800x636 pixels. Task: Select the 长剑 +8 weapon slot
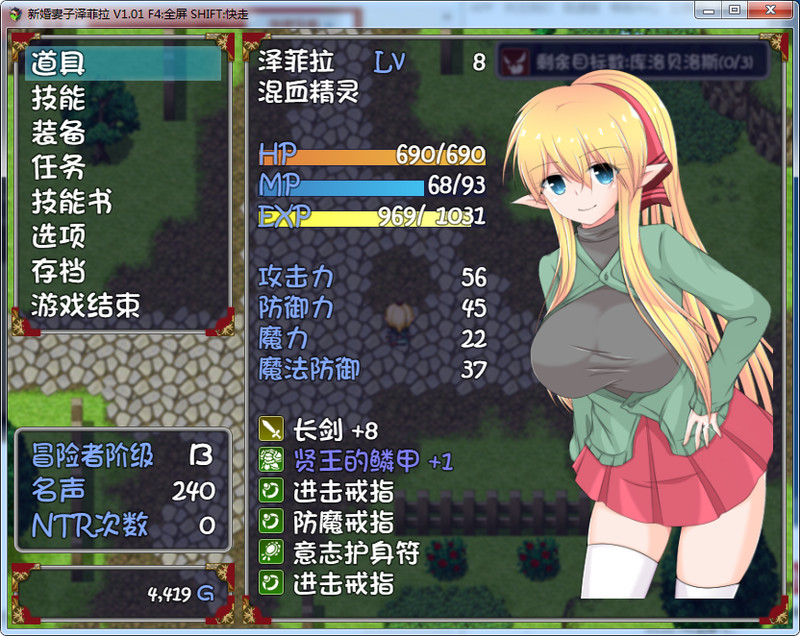pyautogui.click(x=335, y=431)
